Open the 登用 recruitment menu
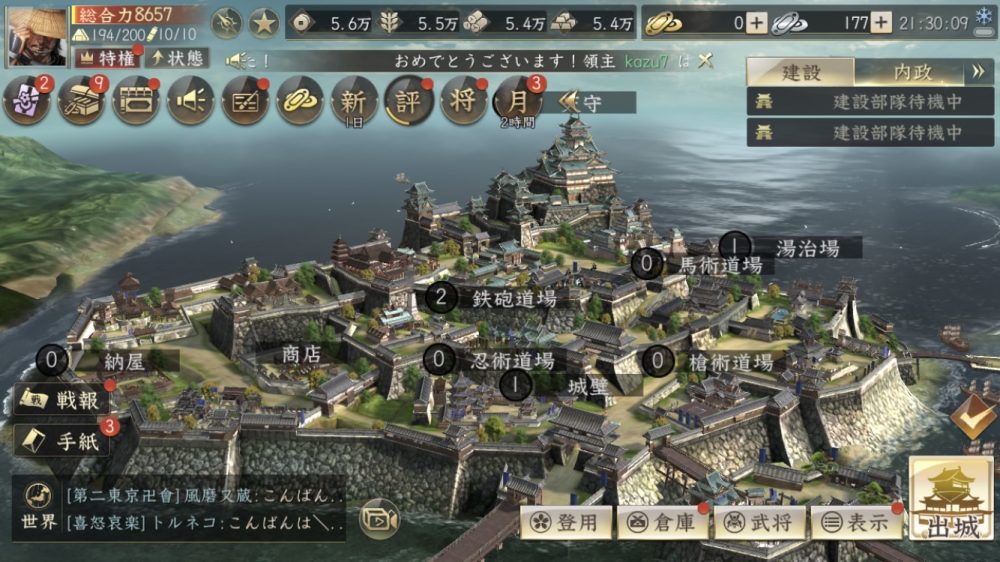 (x=566, y=521)
